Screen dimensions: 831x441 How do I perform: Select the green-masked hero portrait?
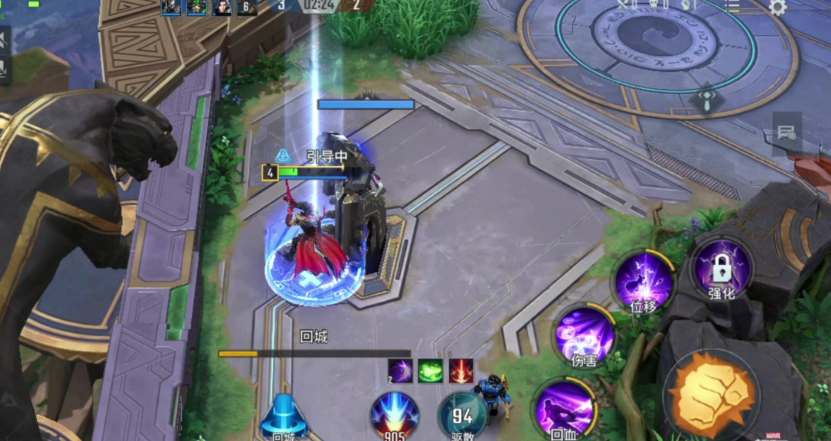(196, 7)
